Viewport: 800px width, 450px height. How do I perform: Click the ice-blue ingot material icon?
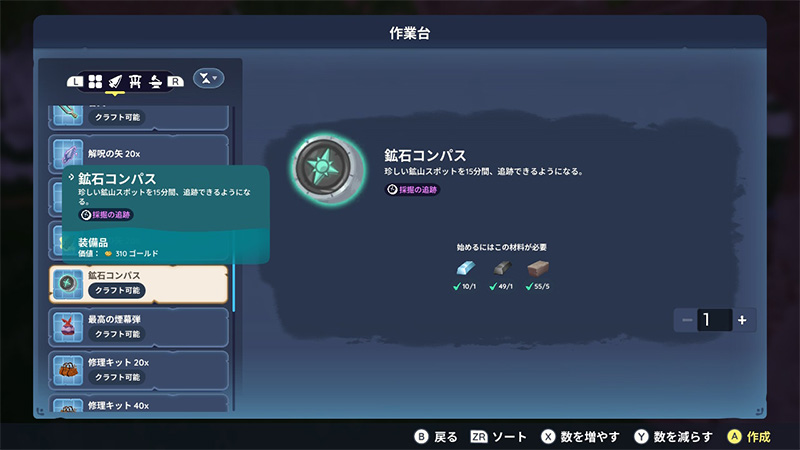(x=468, y=268)
